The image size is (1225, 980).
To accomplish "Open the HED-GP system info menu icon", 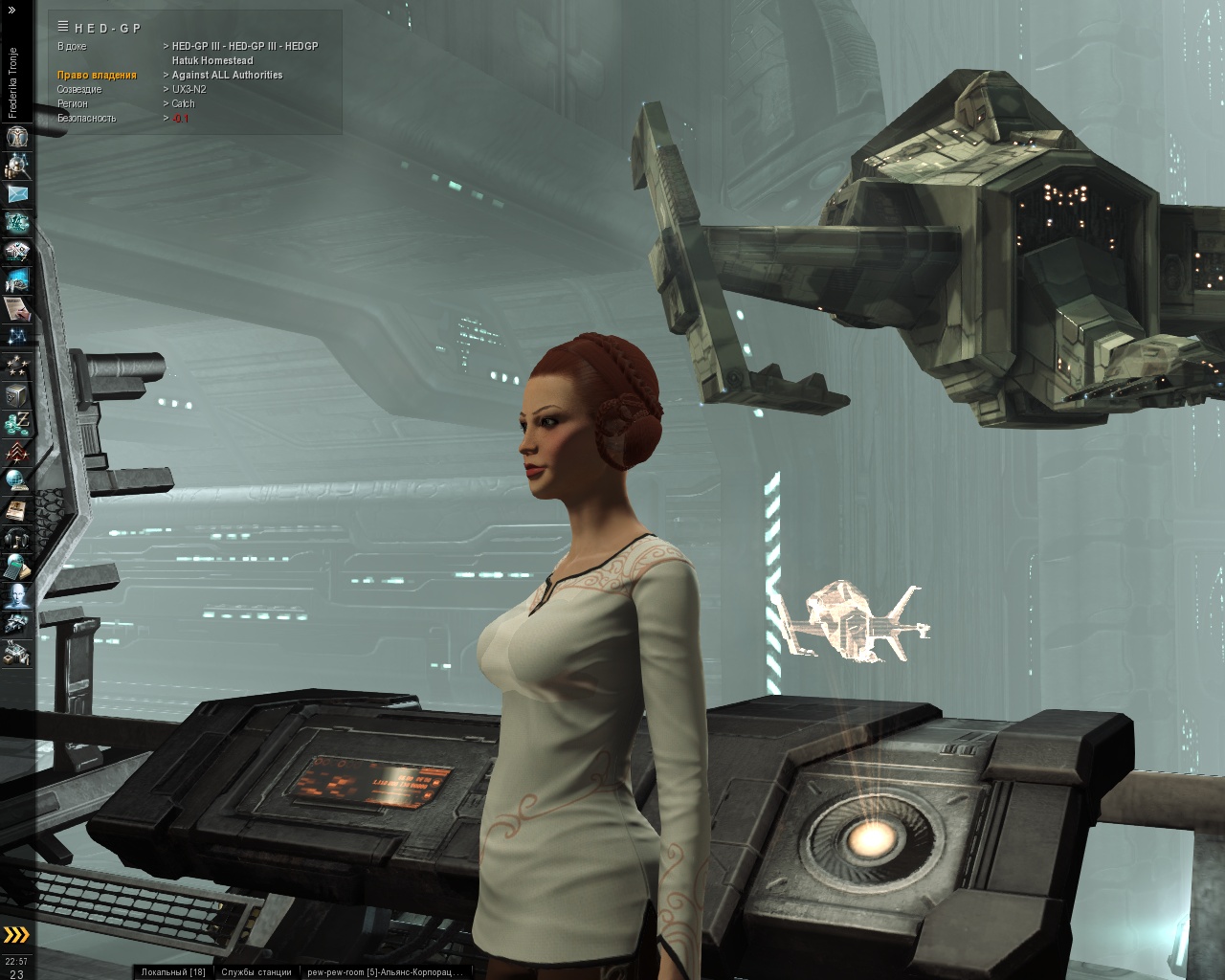I will tap(63, 27).
